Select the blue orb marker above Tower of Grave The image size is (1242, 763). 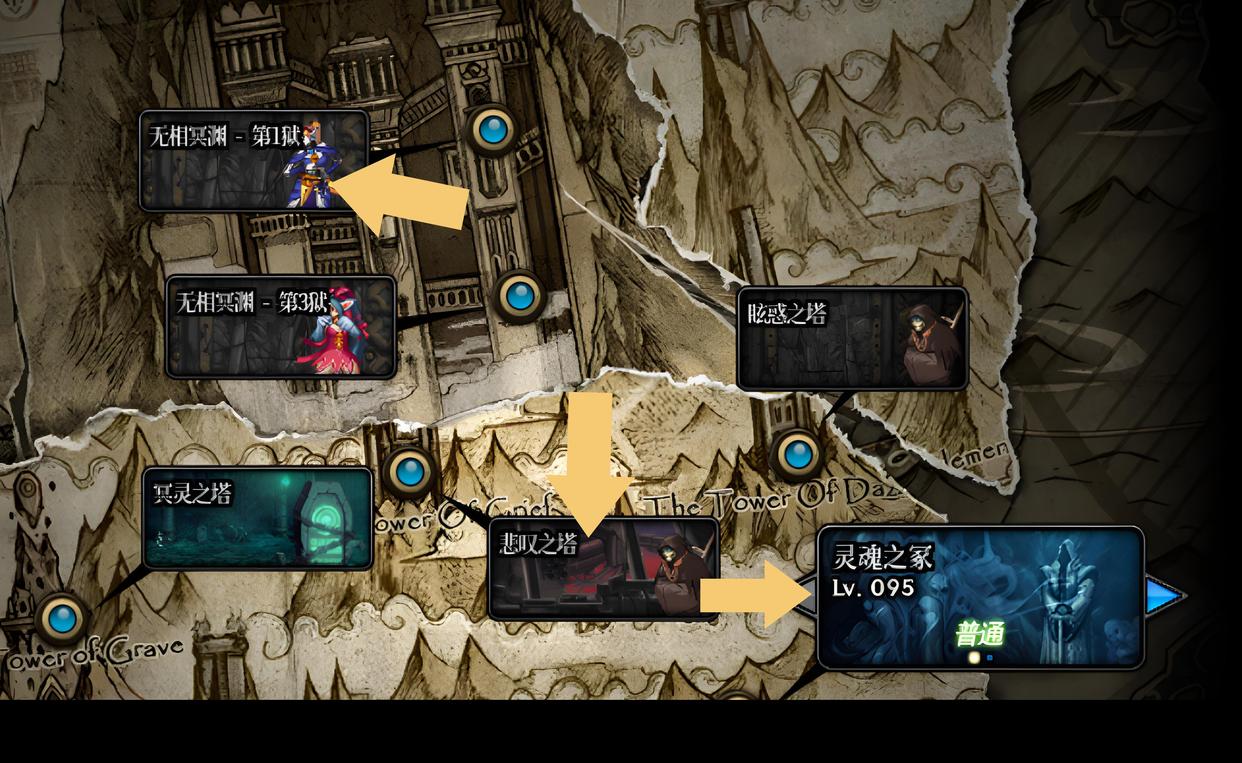(62, 617)
